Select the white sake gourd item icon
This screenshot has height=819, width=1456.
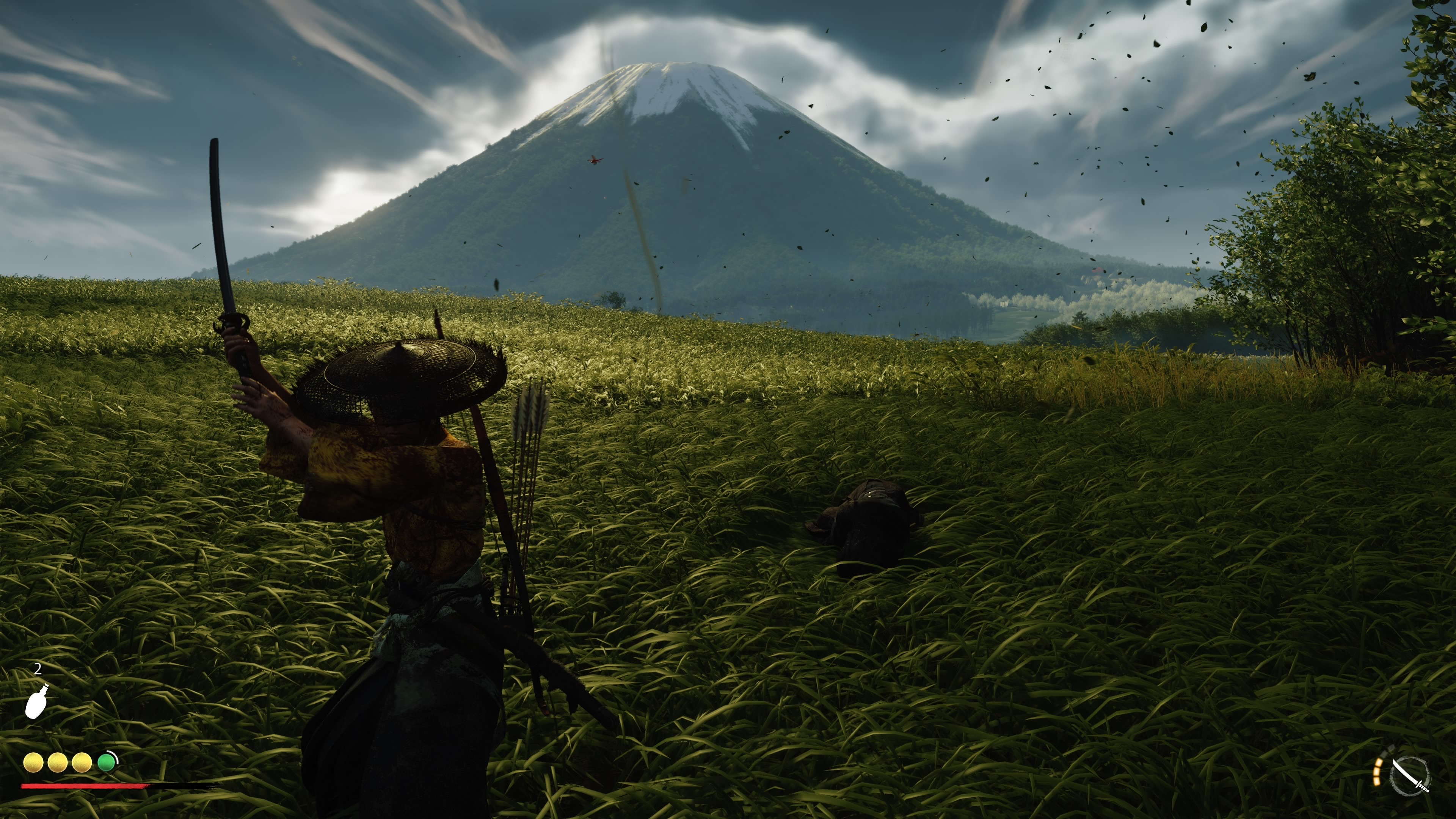pyautogui.click(x=37, y=701)
